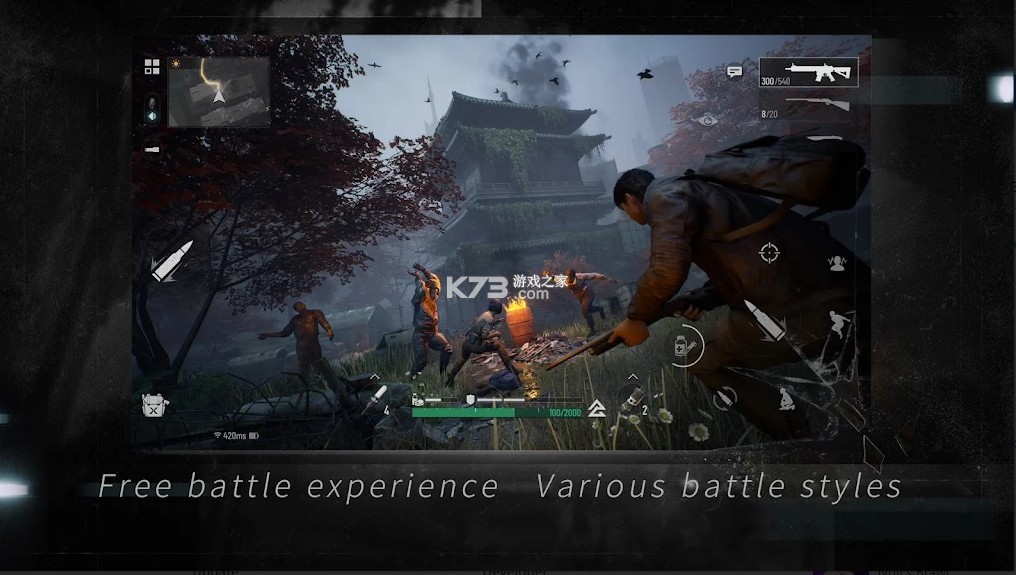Tap the running figure sprint button
Screen dimensions: 1016x575
pyautogui.click(x=838, y=323)
